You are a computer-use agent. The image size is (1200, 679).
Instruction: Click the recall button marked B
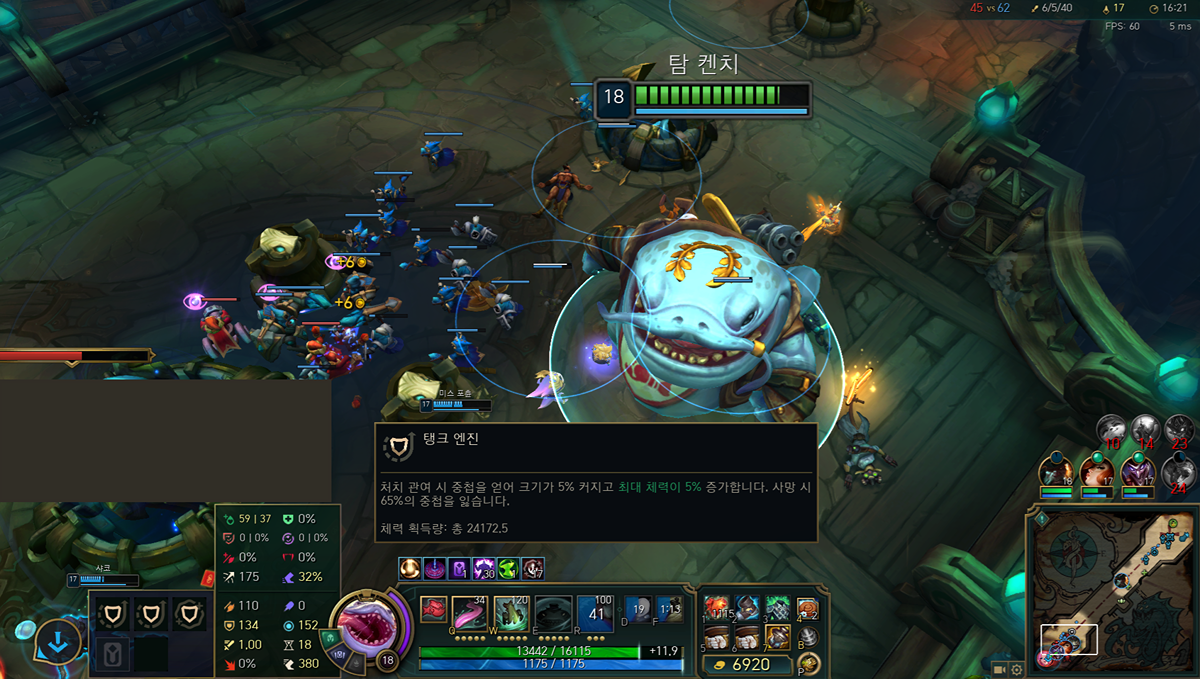(x=808, y=636)
